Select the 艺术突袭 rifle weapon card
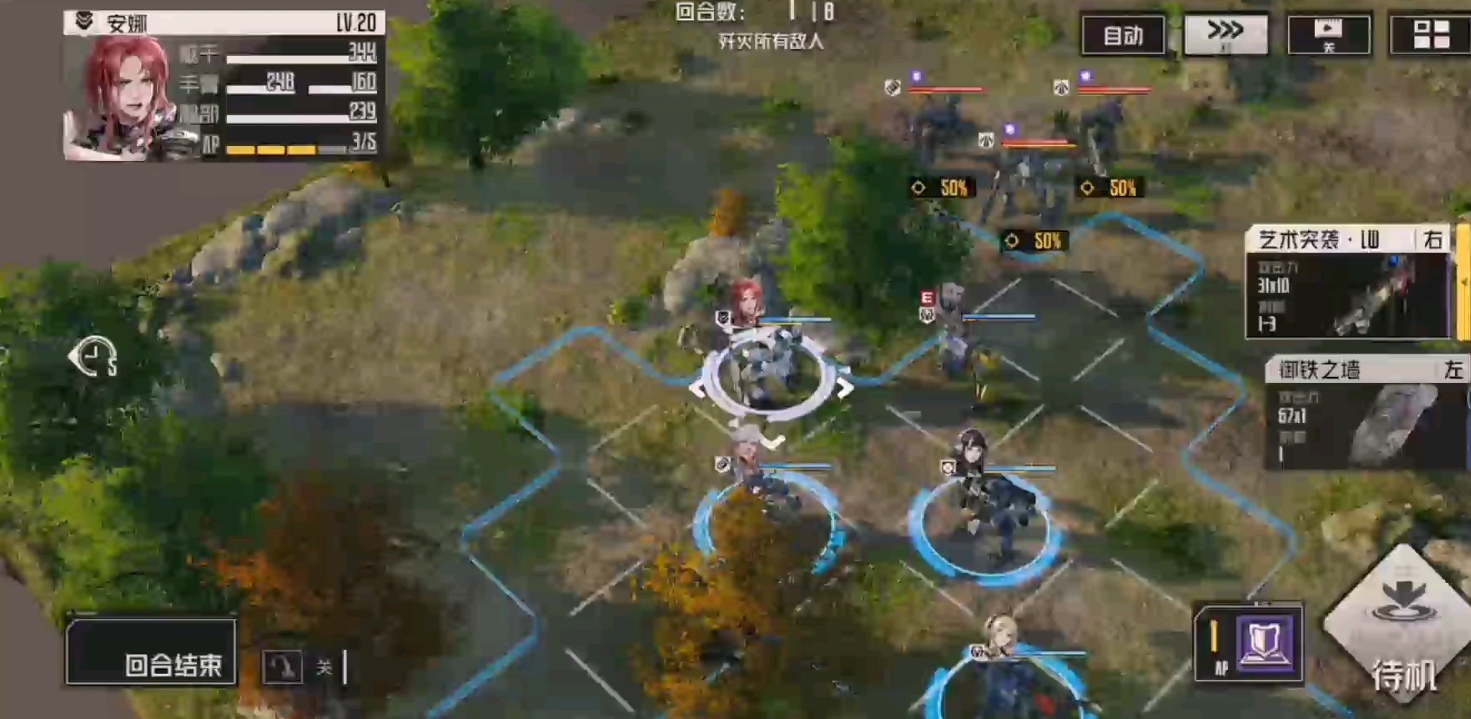This screenshot has height=719, width=1471. coord(1347,282)
